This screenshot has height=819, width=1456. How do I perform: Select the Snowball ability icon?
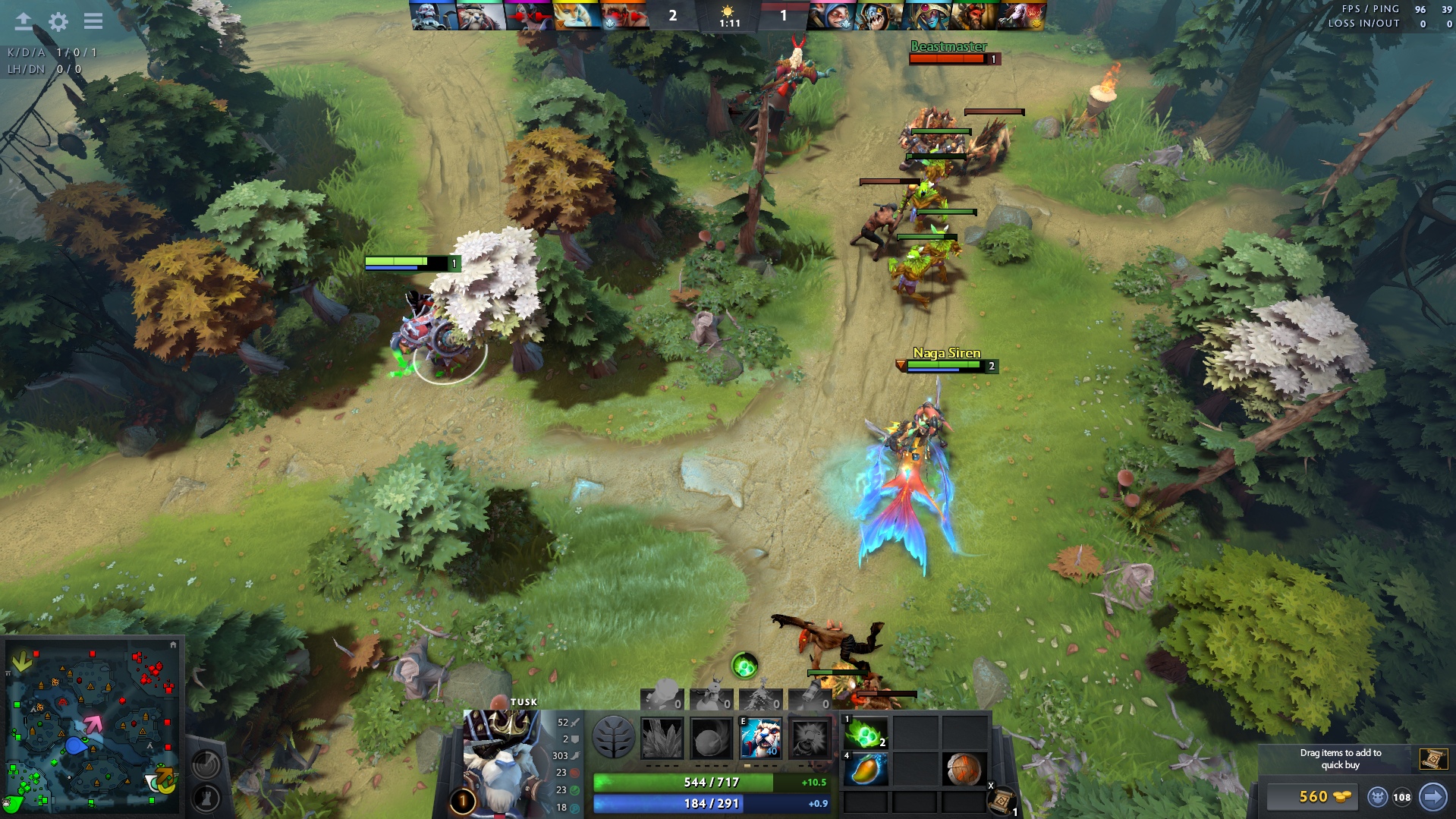tap(711, 739)
